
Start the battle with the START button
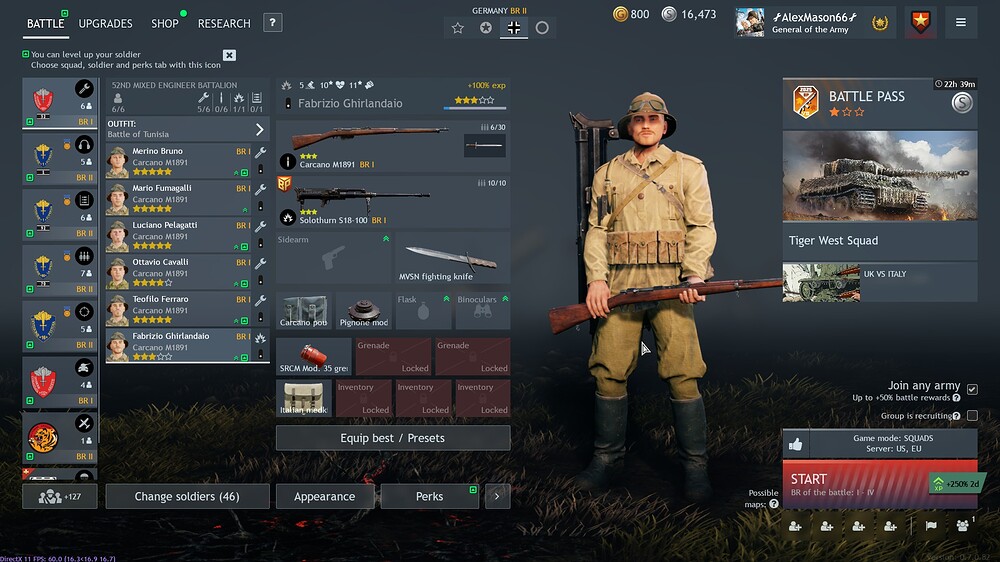coord(855,484)
